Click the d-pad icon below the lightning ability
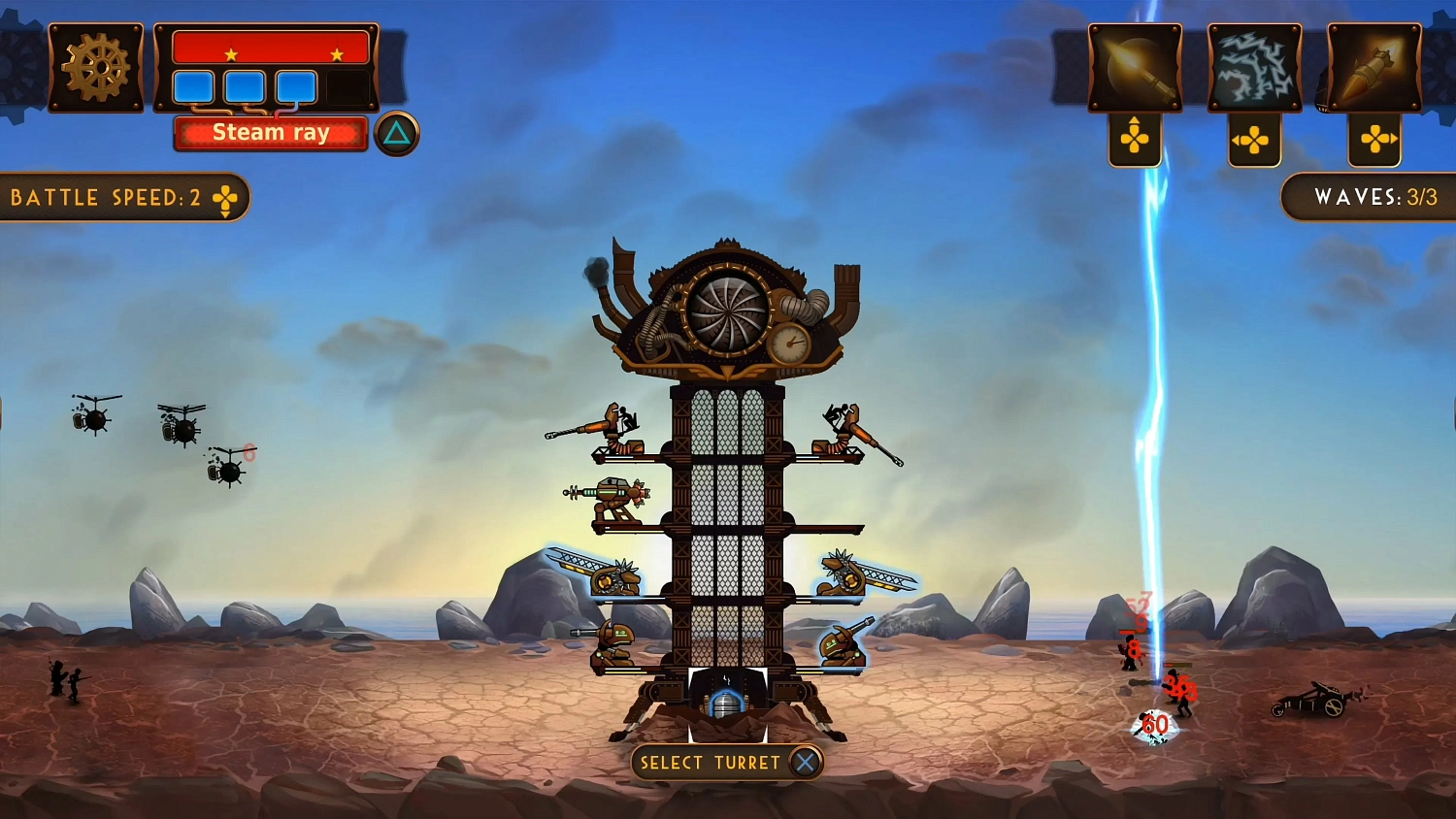 pos(1254,143)
